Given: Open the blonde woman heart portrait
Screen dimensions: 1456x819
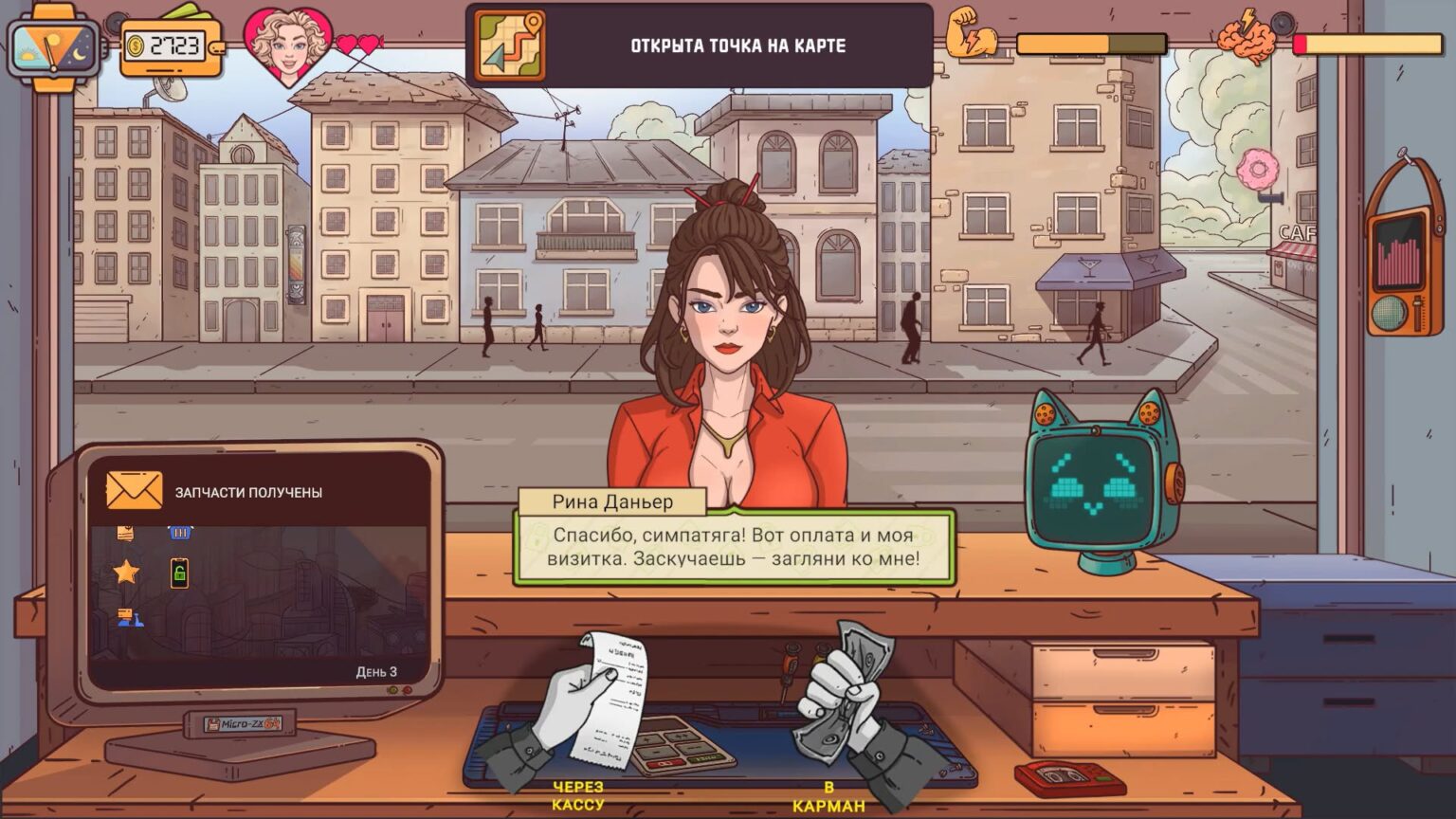Looking at the screenshot, I should coord(288,45).
